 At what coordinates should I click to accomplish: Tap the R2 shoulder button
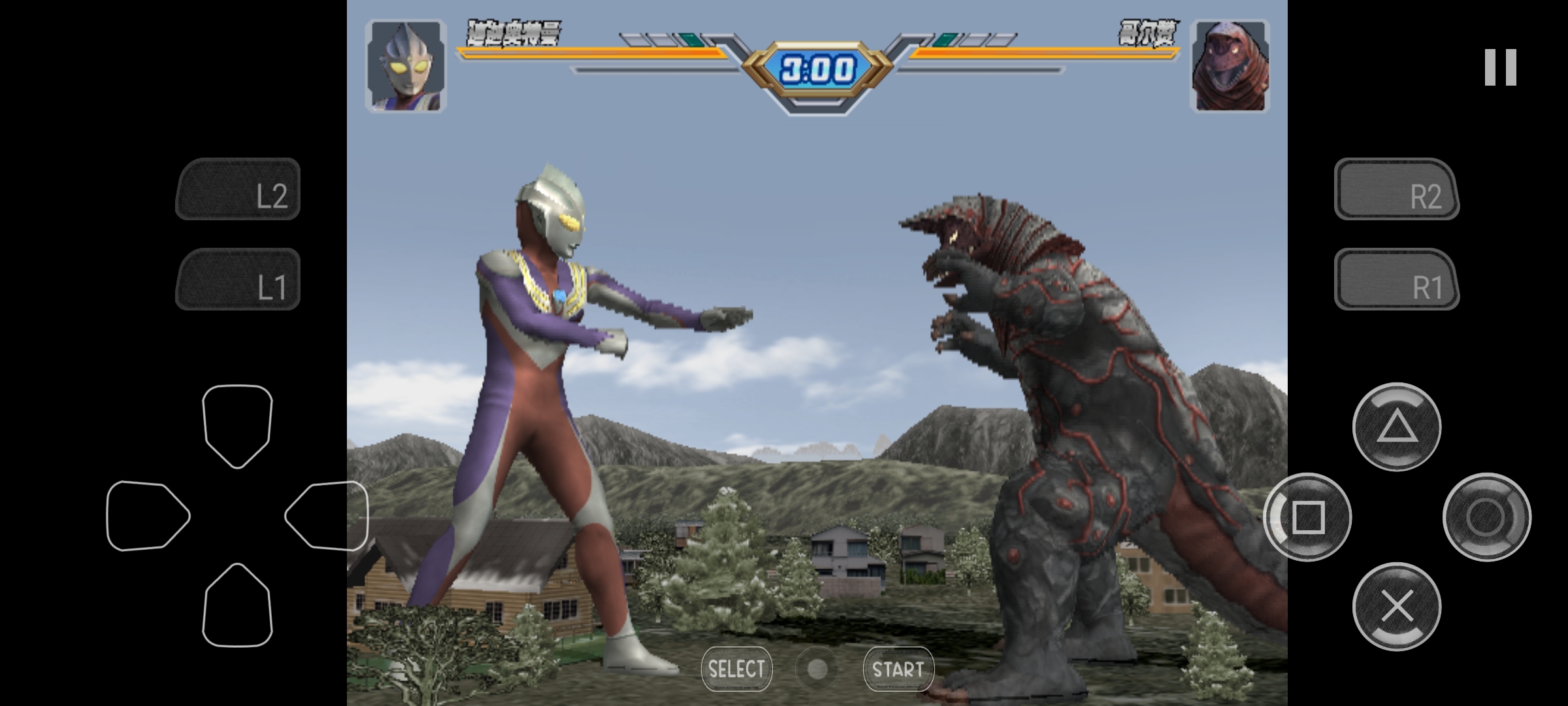click(1396, 190)
